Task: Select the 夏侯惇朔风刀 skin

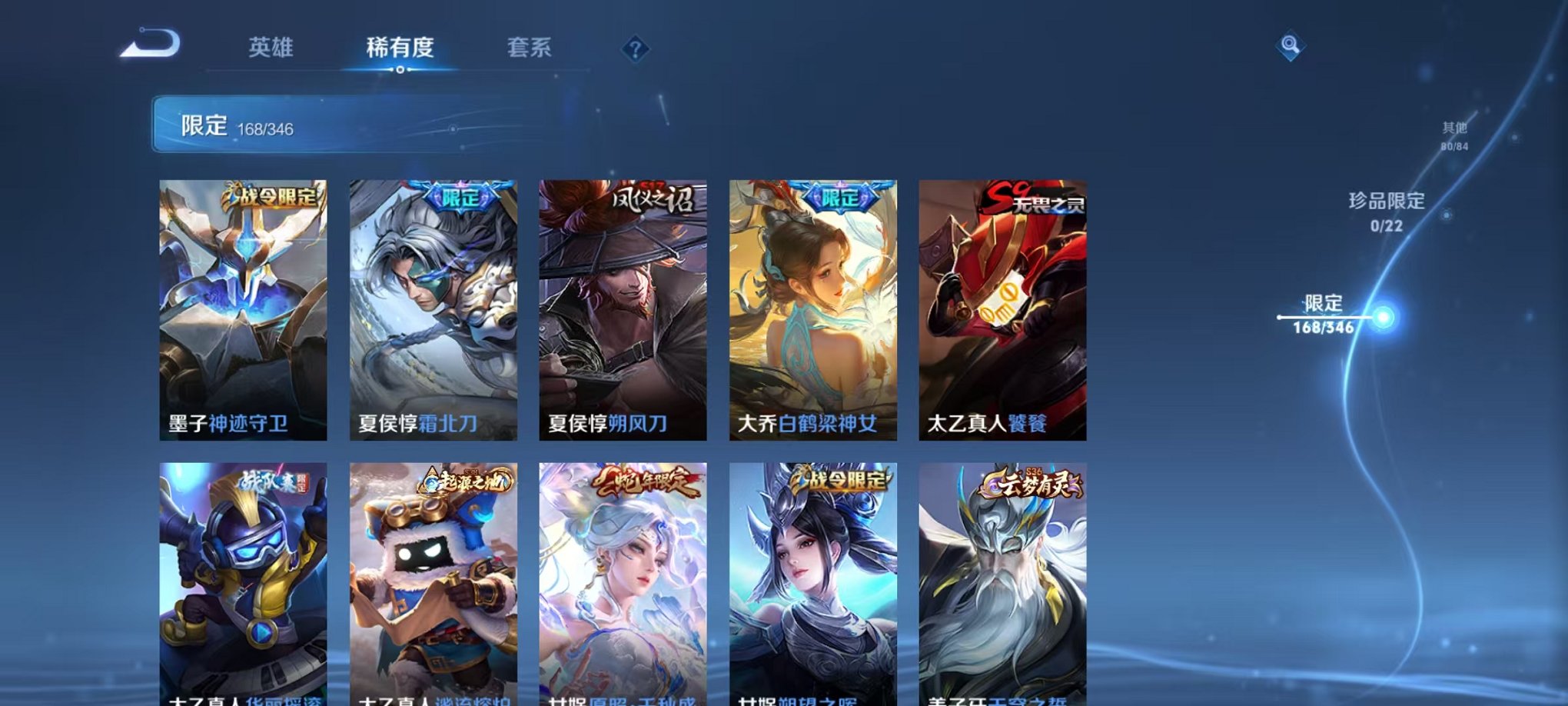Action: coord(624,308)
